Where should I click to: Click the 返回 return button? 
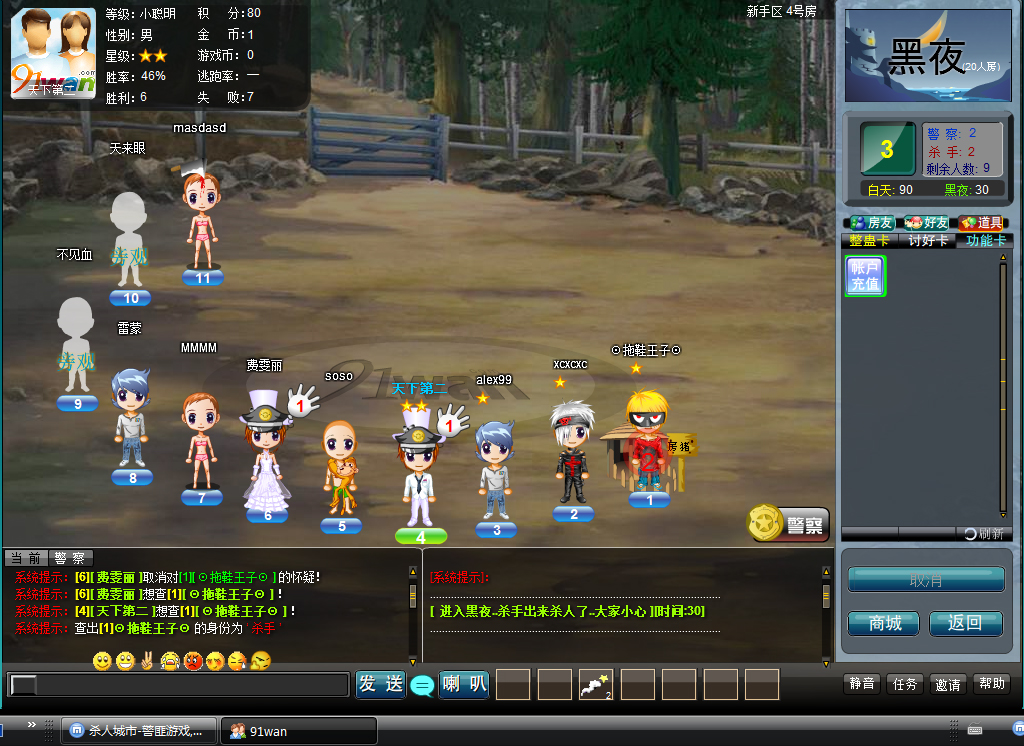(x=965, y=623)
